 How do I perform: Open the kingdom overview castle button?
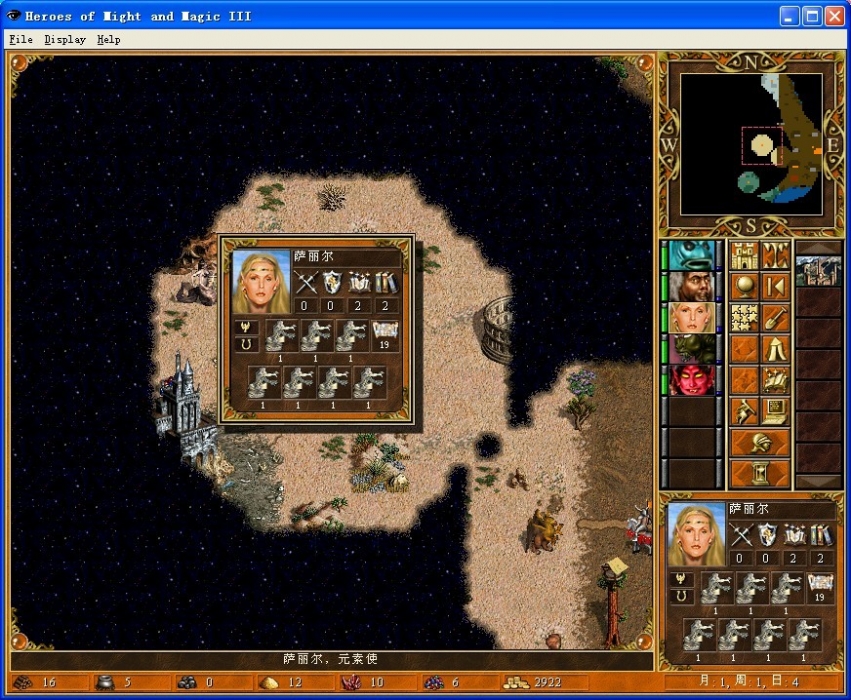[744, 255]
